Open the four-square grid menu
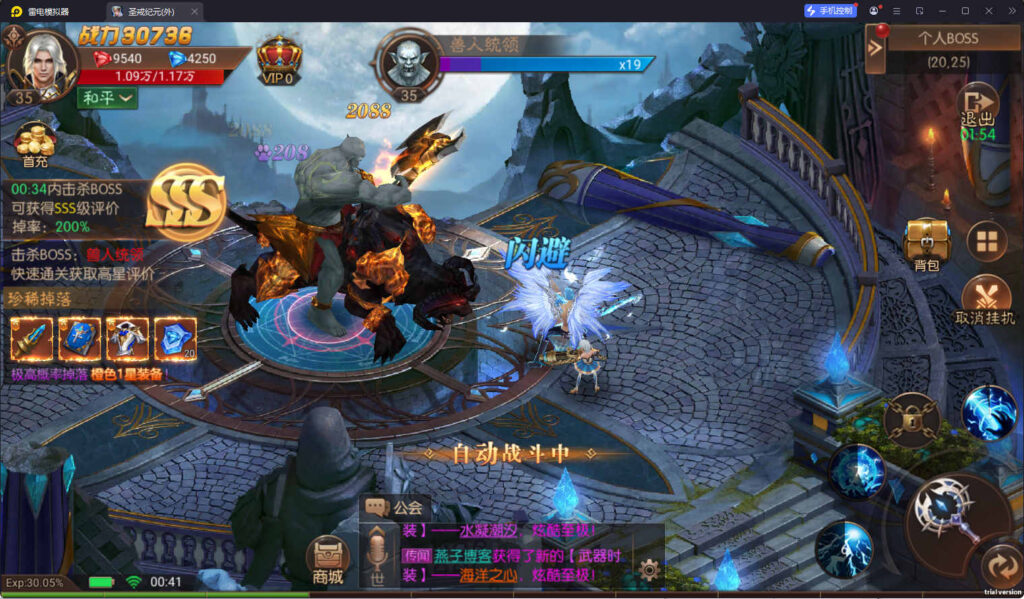Image resolution: width=1024 pixels, height=599 pixels. pos(987,242)
